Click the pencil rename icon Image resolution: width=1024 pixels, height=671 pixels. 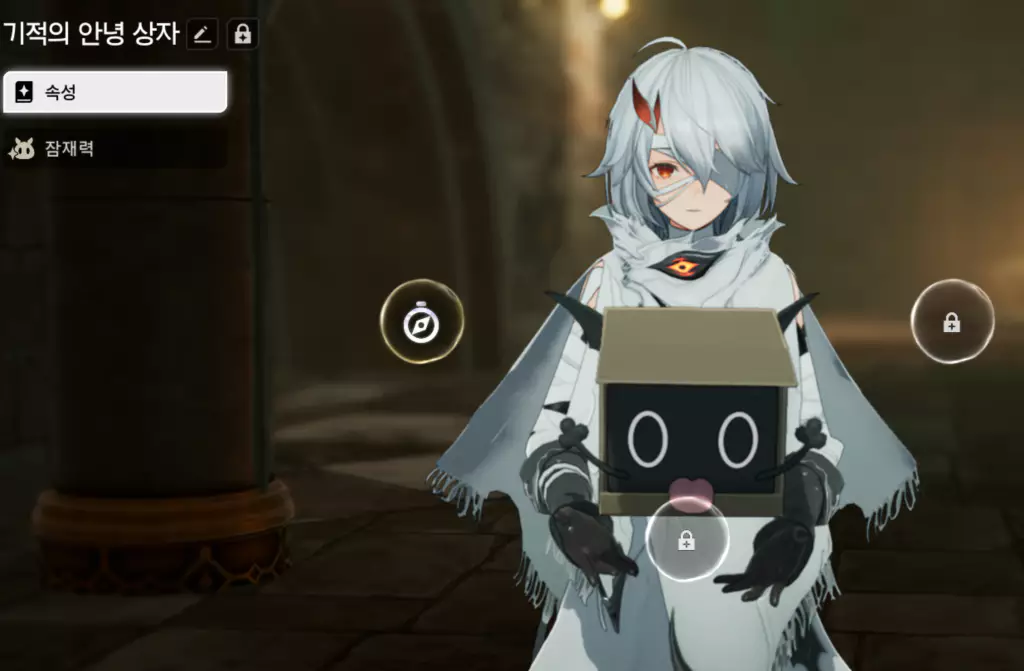pos(202,35)
